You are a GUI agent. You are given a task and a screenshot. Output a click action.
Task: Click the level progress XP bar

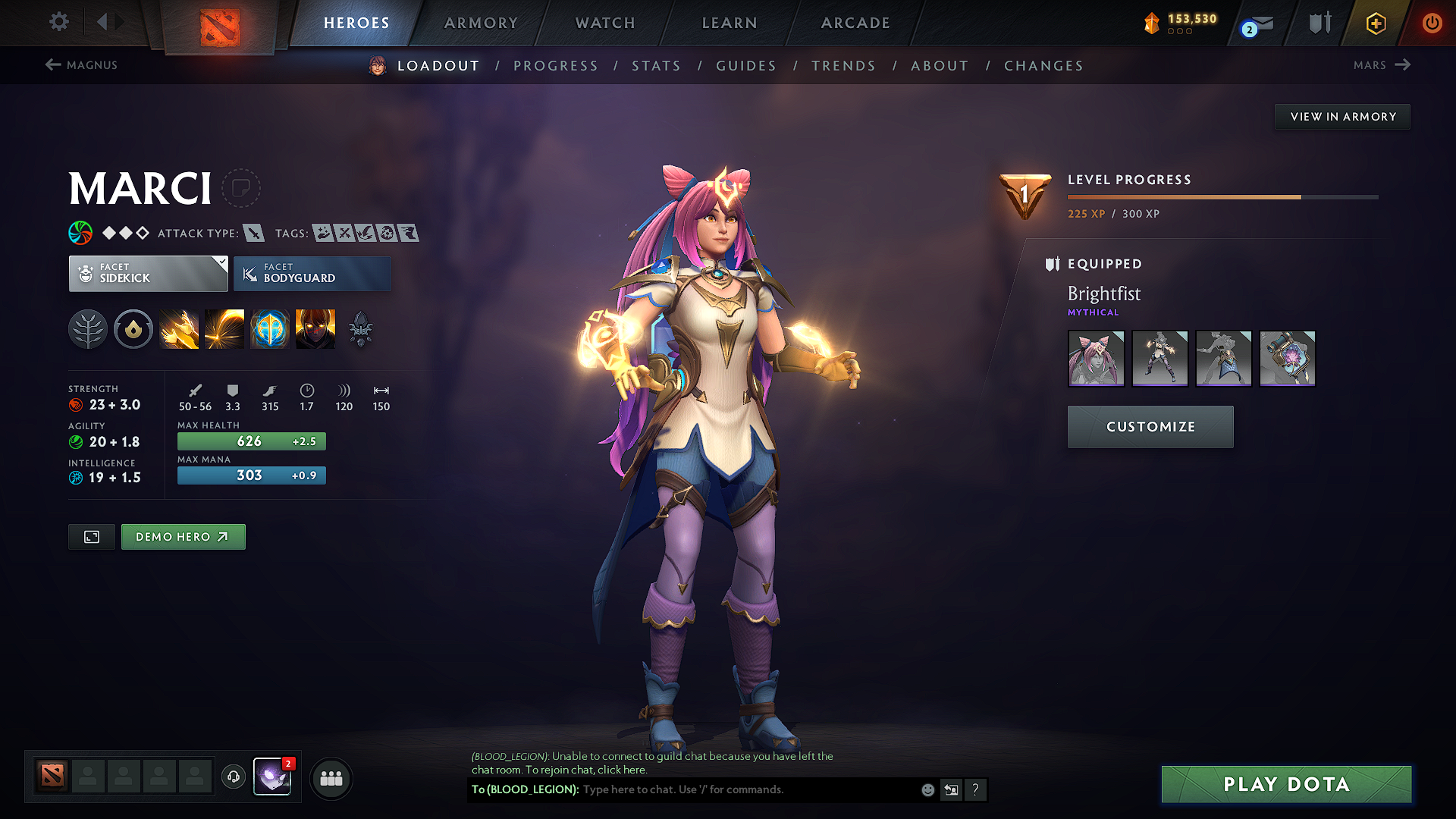pyautogui.click(x=1221, y=197)
